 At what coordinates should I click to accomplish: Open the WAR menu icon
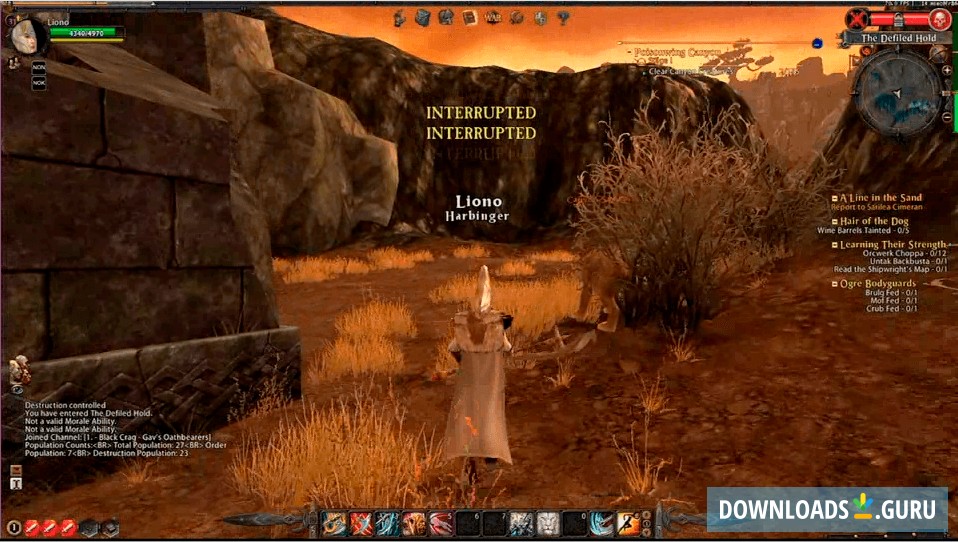(492, 17)
